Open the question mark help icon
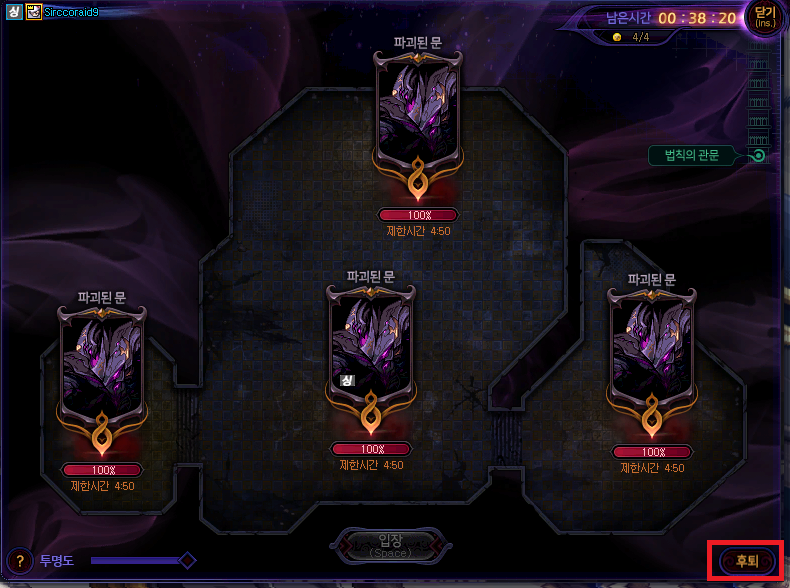Viewport: 790px width, 588px height. click(x=19, y=560)
